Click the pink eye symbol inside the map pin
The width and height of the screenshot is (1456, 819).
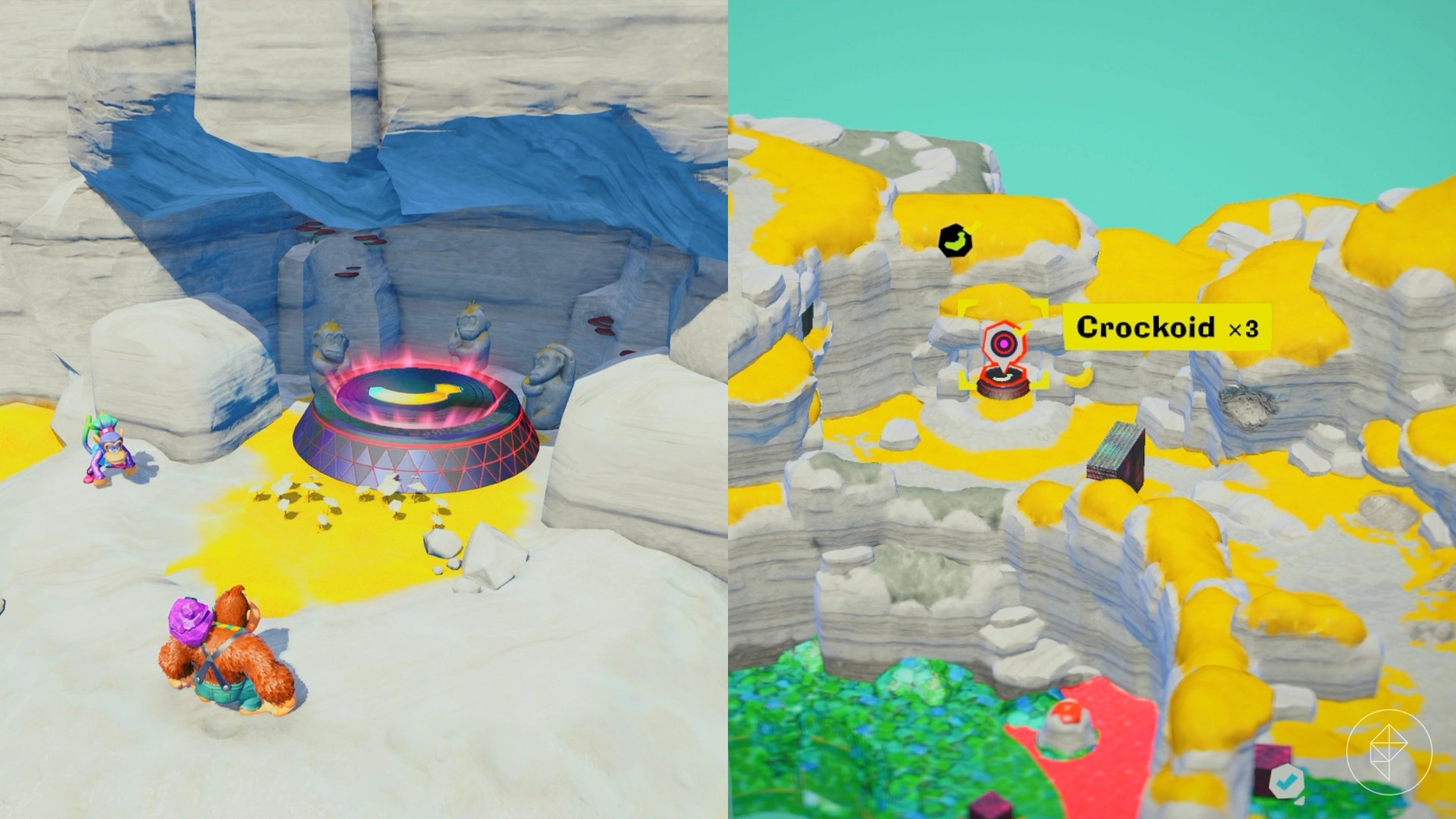(1003, 343)
